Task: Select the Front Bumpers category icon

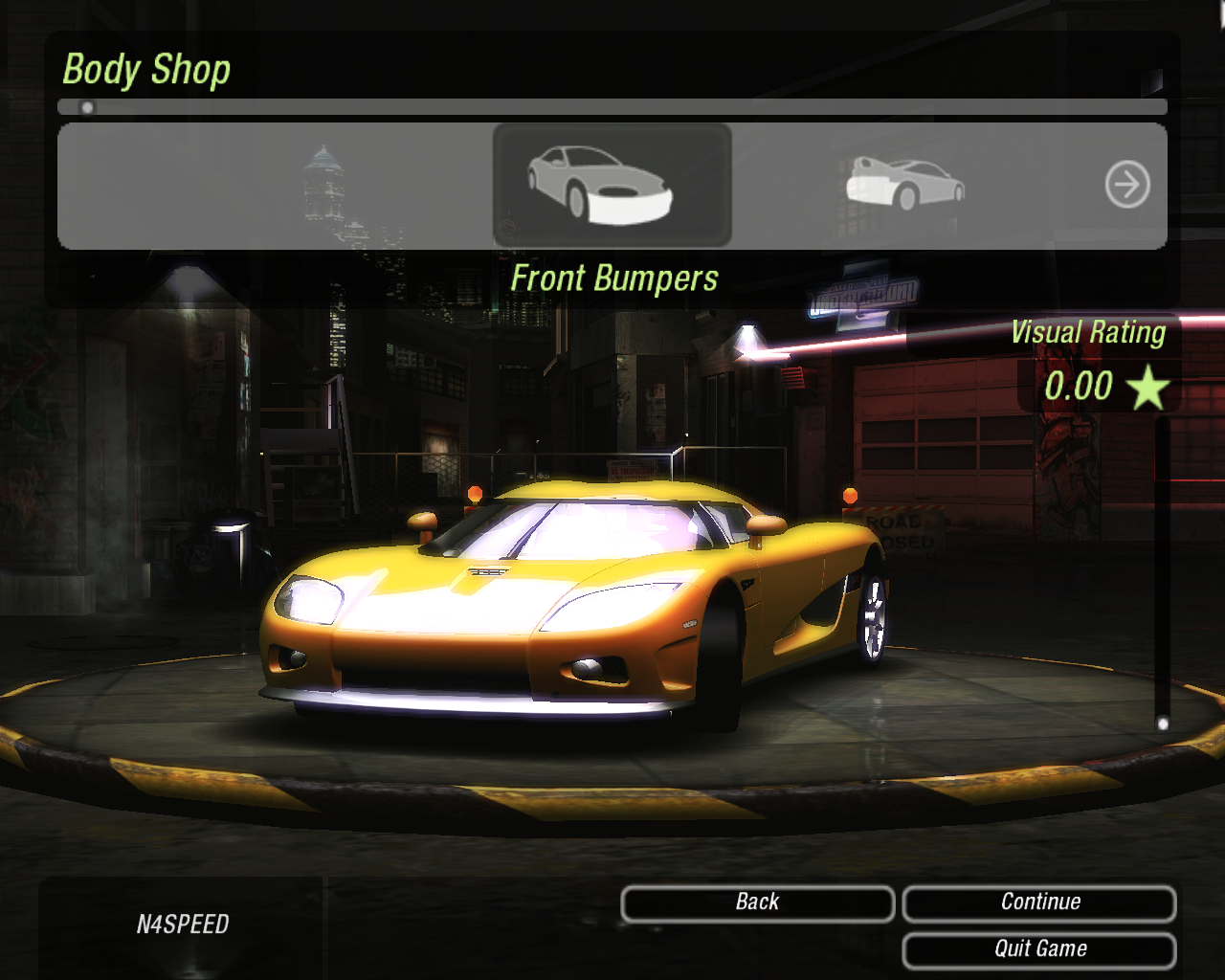Action: (612, 185)
